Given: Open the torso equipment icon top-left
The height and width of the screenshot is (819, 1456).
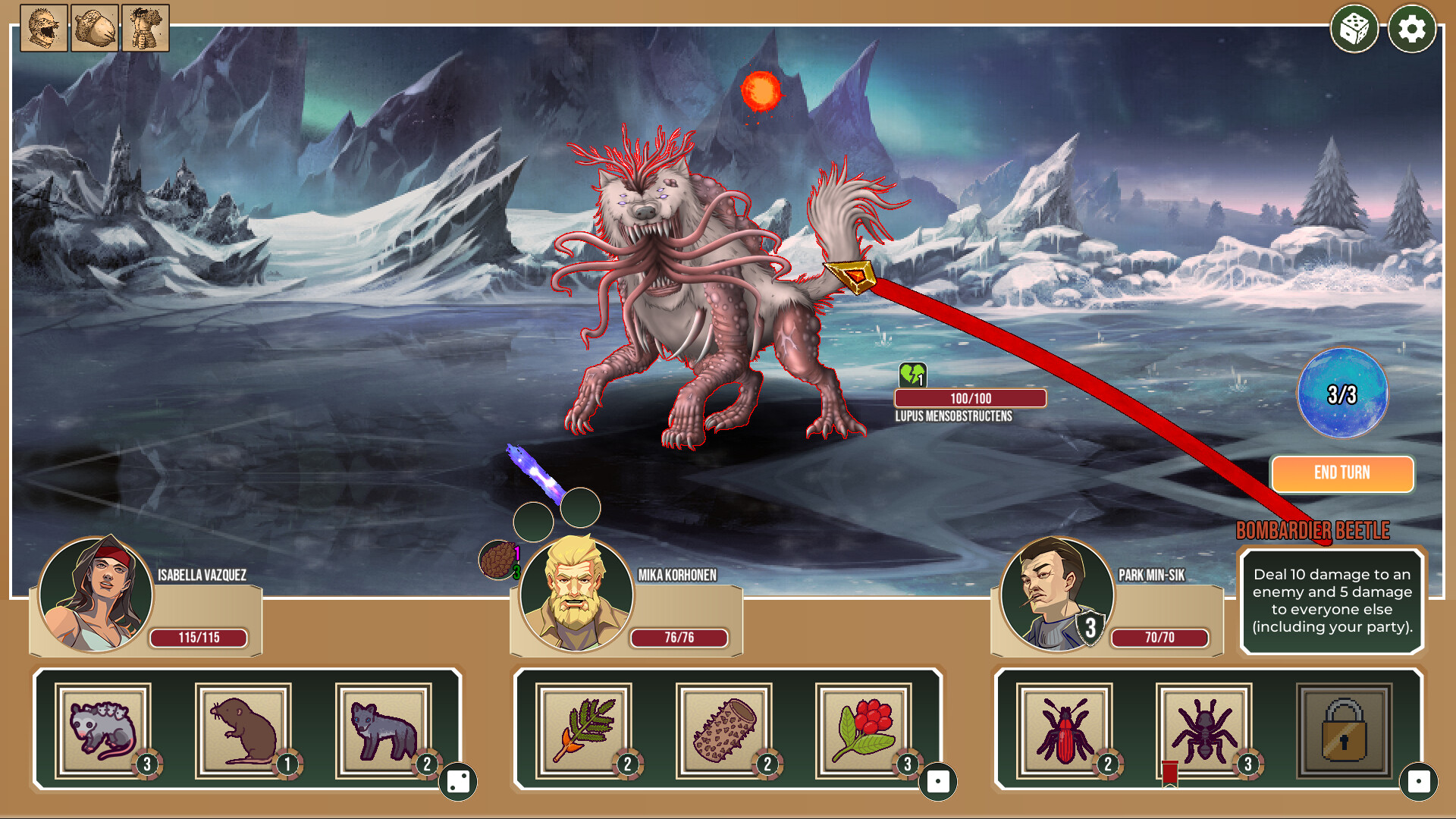Looking at the screenshot, I should pos(145,29).
